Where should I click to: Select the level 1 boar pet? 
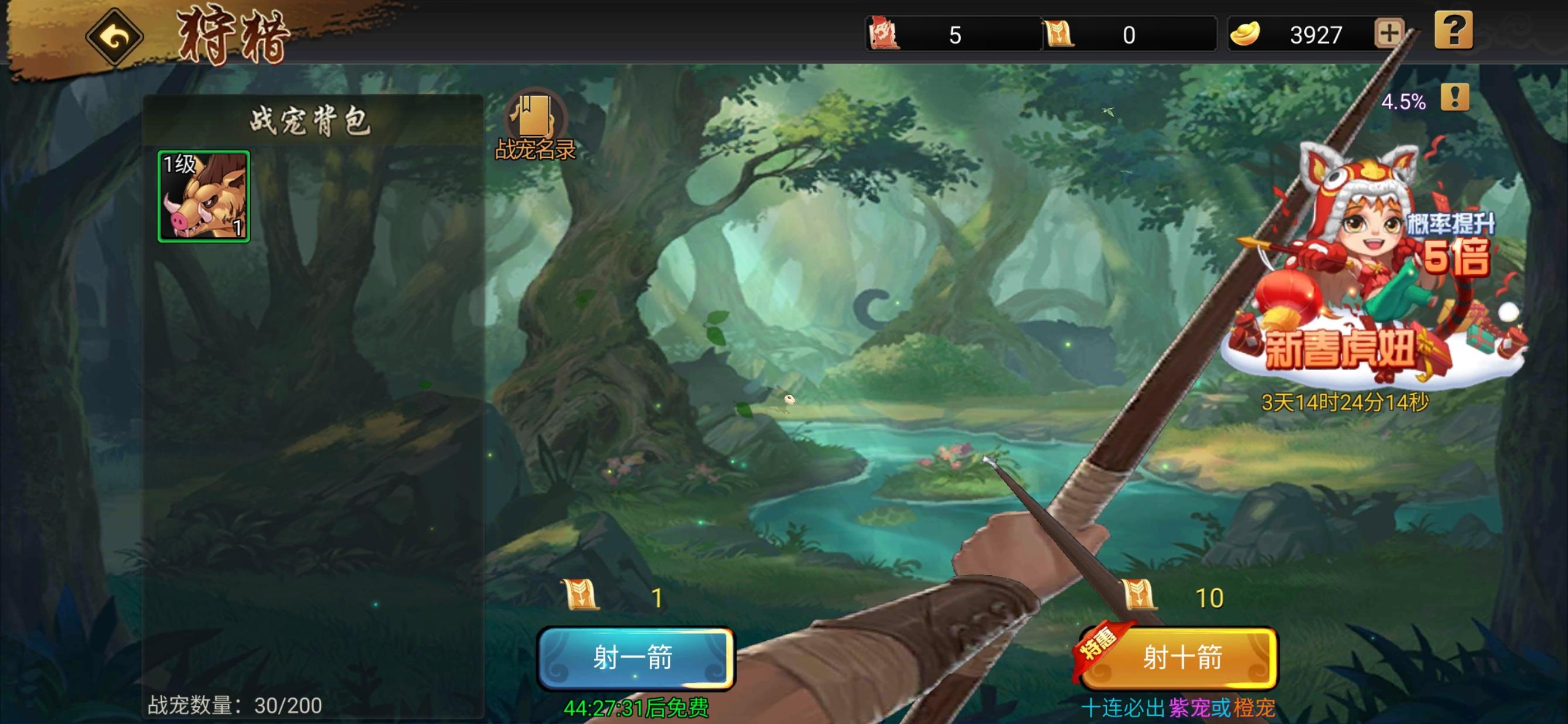coord(203,196)
